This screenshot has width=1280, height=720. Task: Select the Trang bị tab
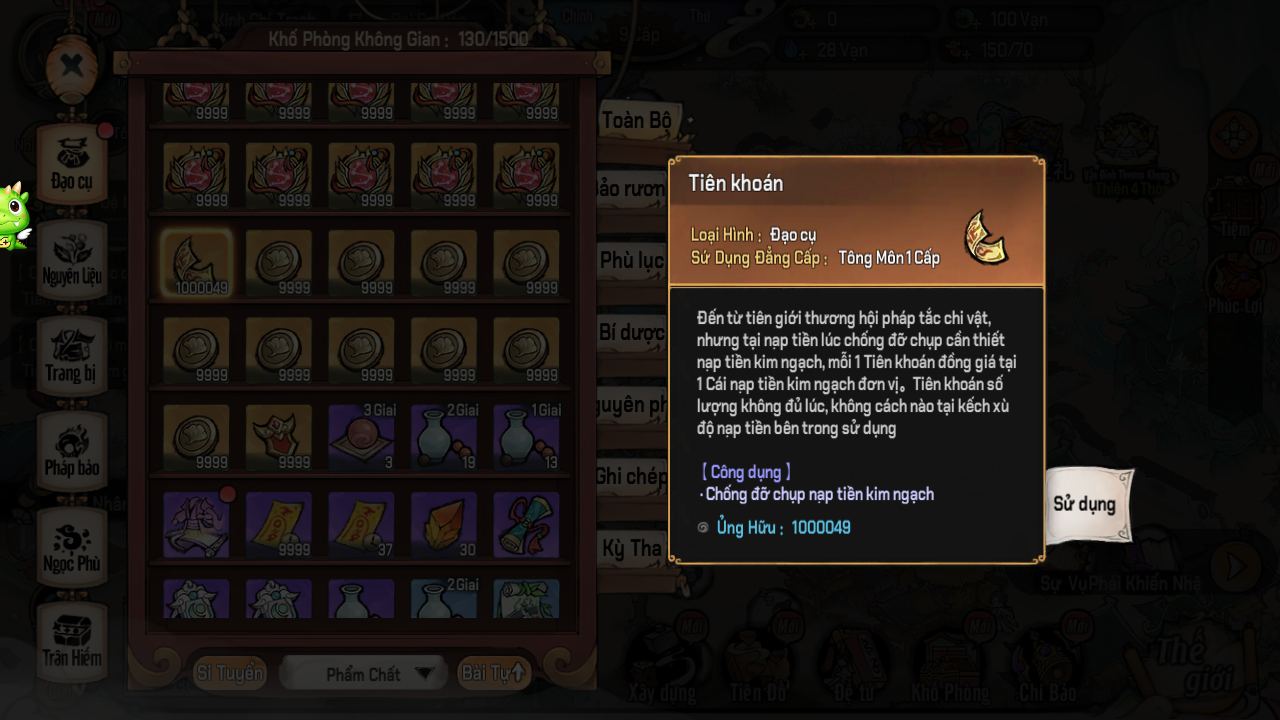pyautogui.click(x=71, y=355)
